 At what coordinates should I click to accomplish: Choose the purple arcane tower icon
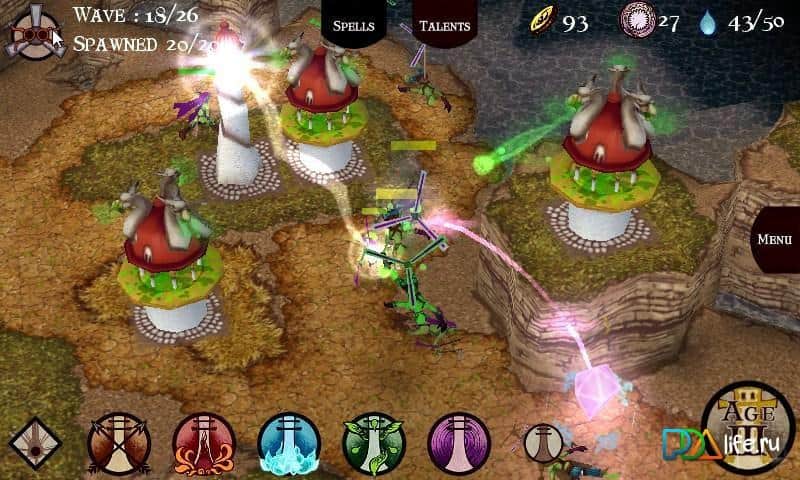[459, 442]
